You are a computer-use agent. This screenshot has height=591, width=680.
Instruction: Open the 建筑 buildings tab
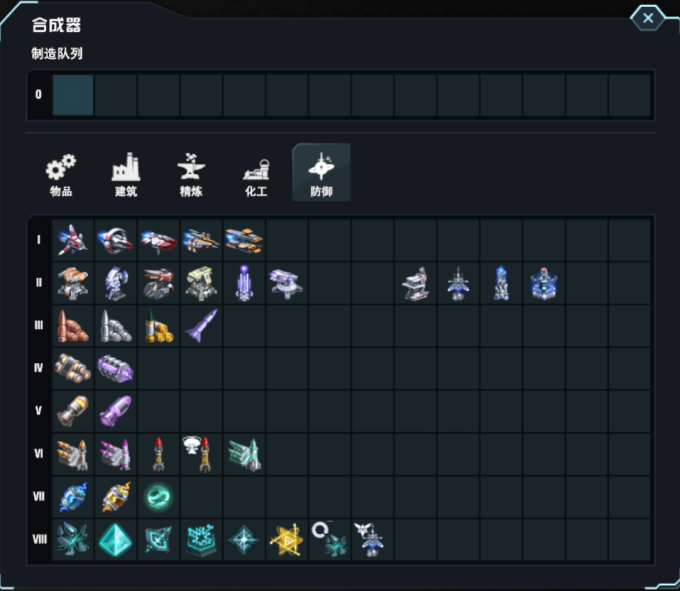[x=126, y=173]
